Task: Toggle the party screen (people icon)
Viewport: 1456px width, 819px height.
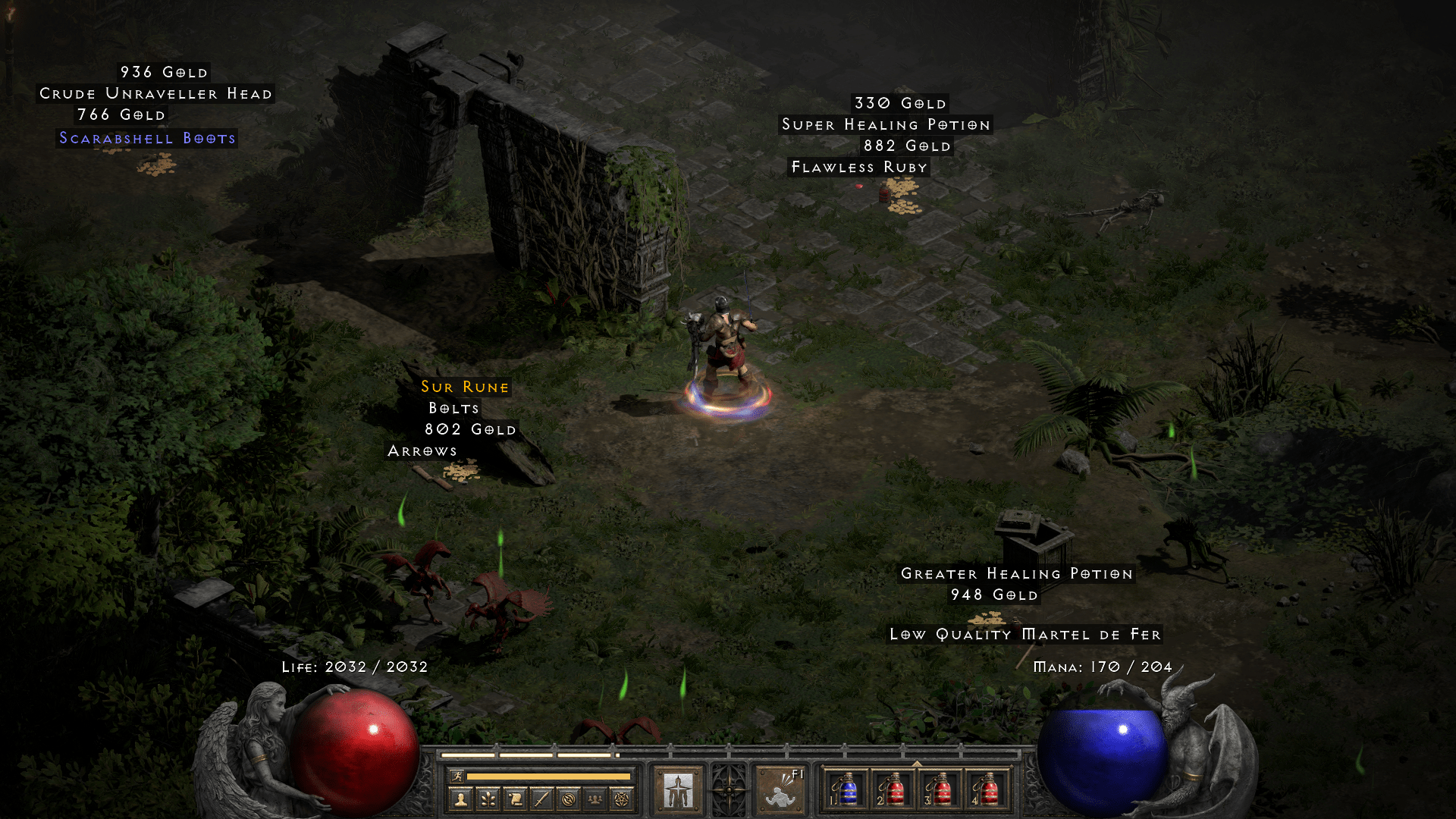Action: pyautogui.click(x=595, y=798)
